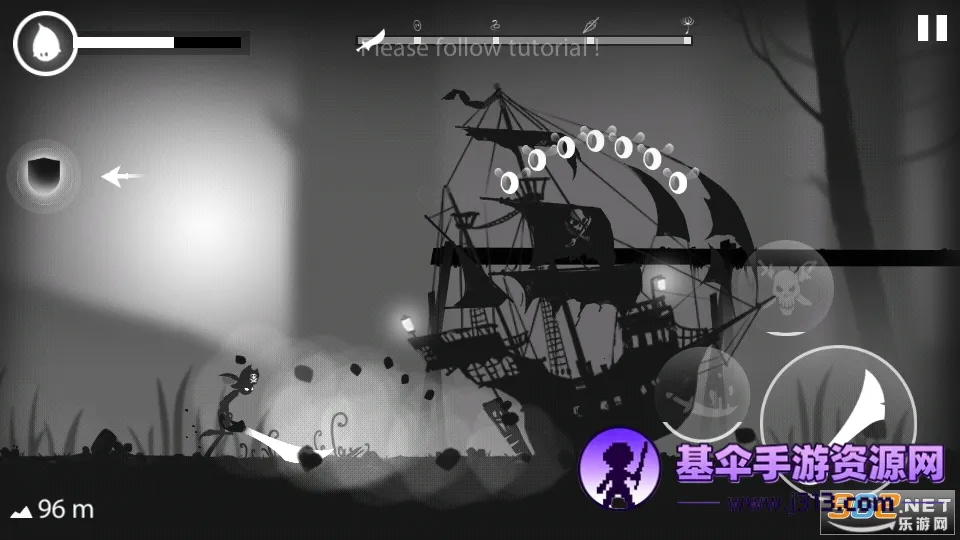The width and height of the screenshot is (960, 540).
Task: Activate the shield ability button
Action: tap(44, 175)
